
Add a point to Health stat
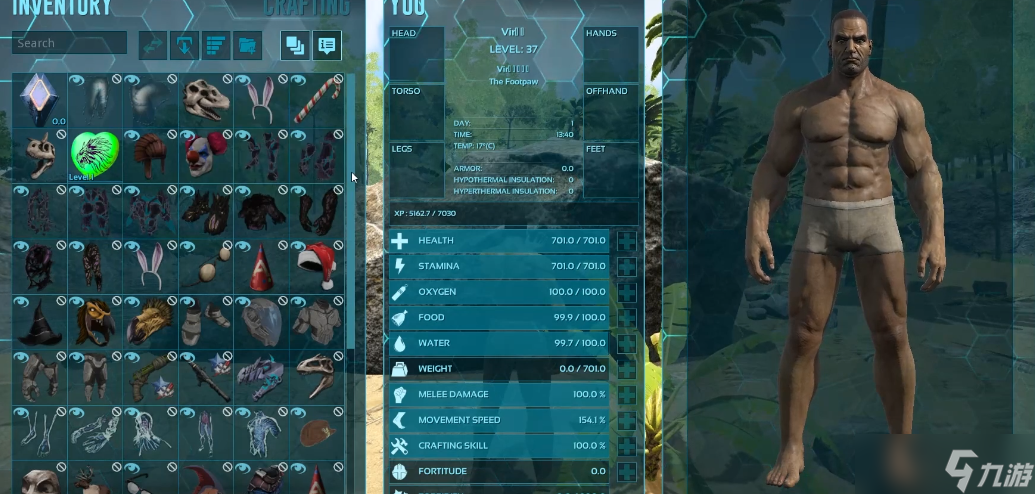627,240
